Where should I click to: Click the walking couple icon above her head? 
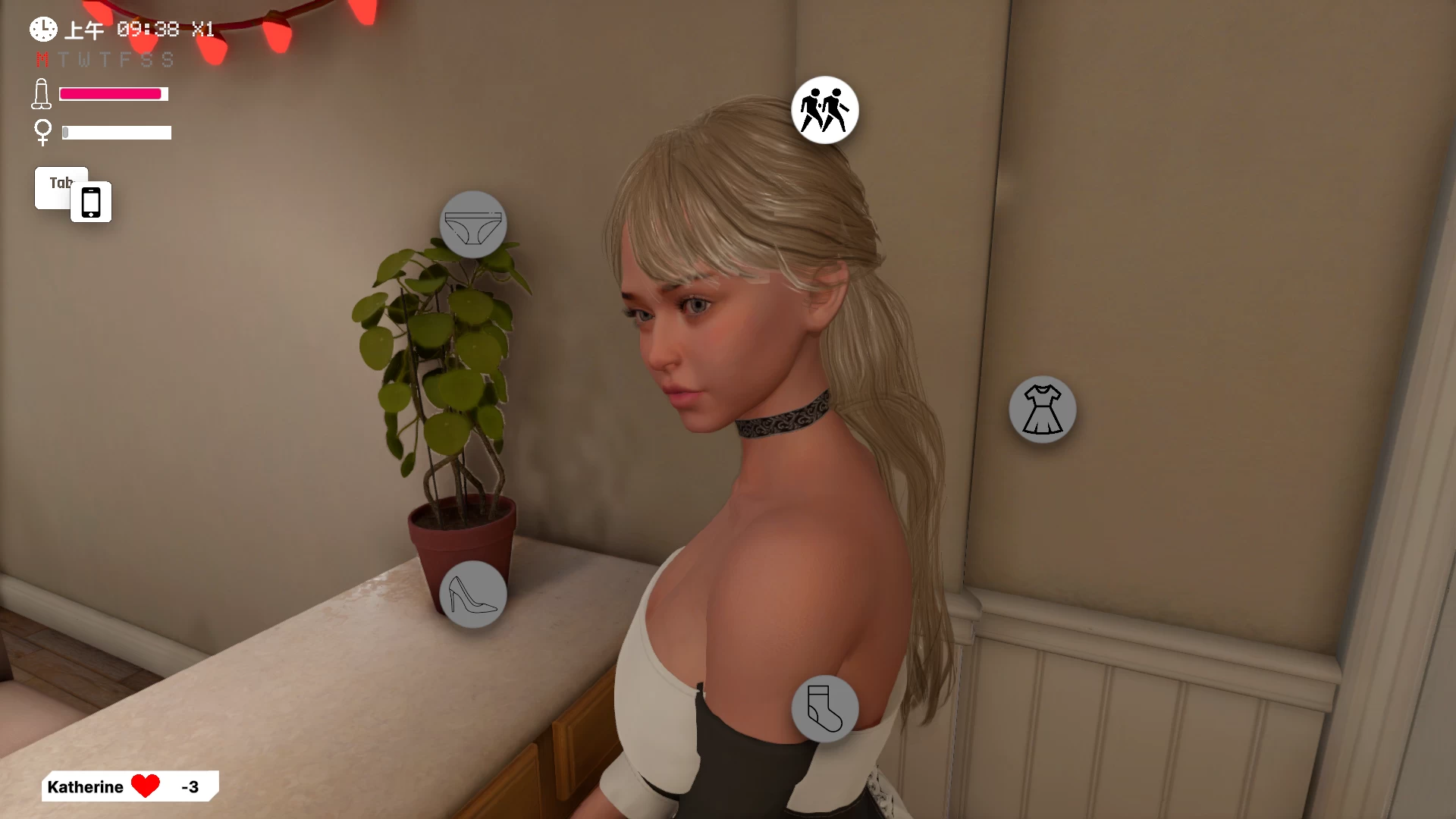[x=824, y=109]
